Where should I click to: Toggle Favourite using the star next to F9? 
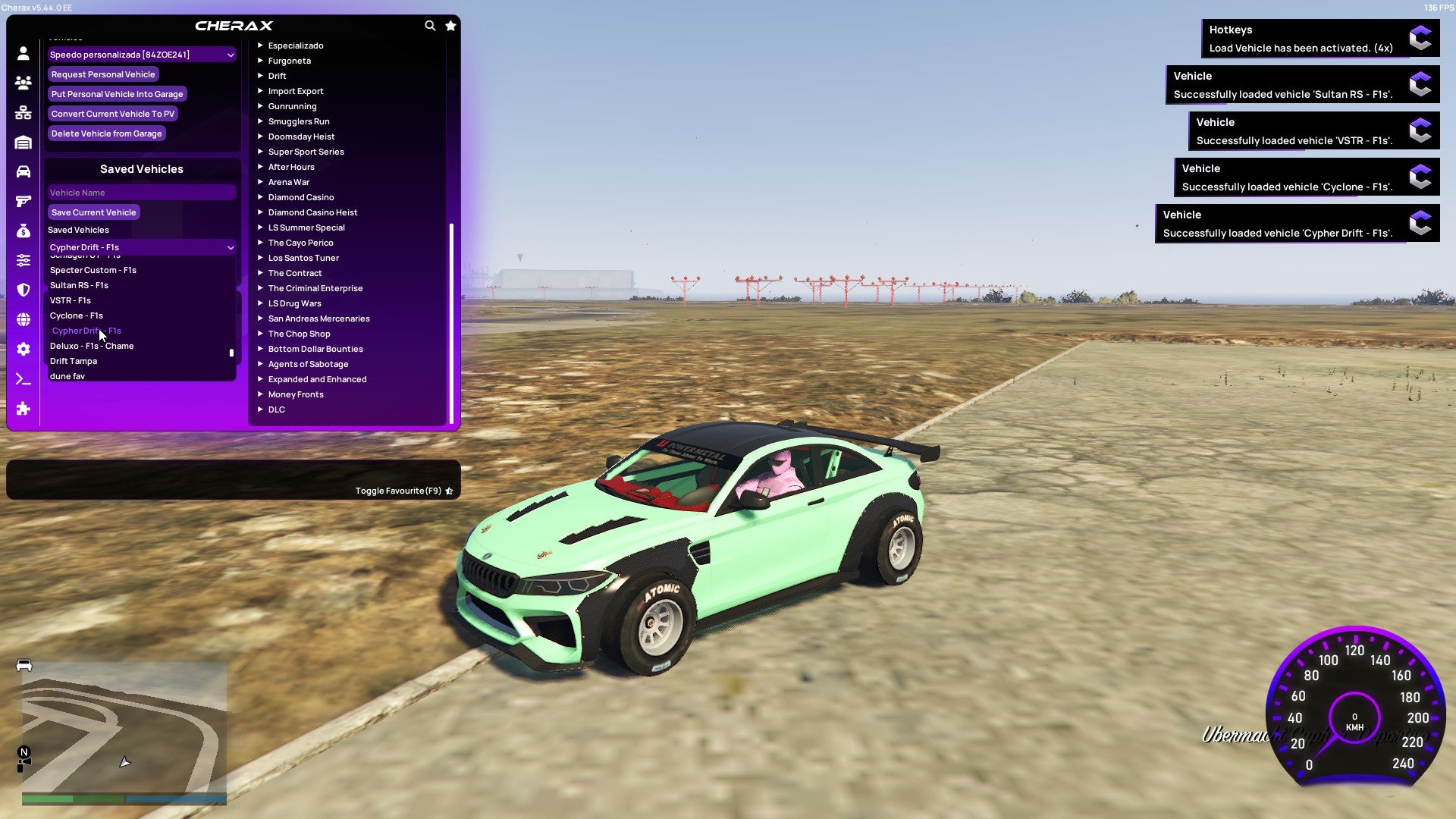449,490
